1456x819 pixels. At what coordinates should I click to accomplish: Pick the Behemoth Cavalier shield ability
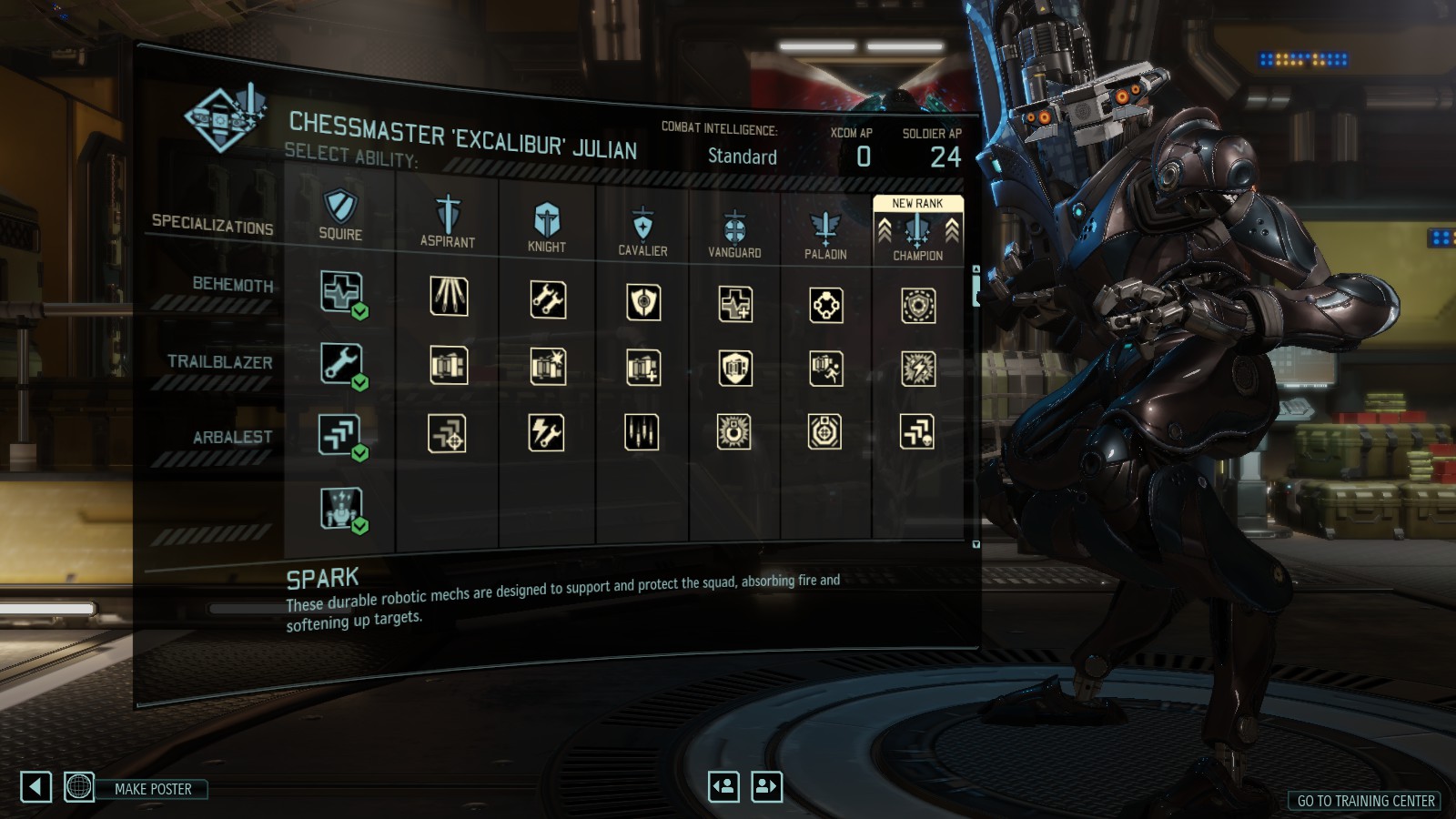pos(643,302)
